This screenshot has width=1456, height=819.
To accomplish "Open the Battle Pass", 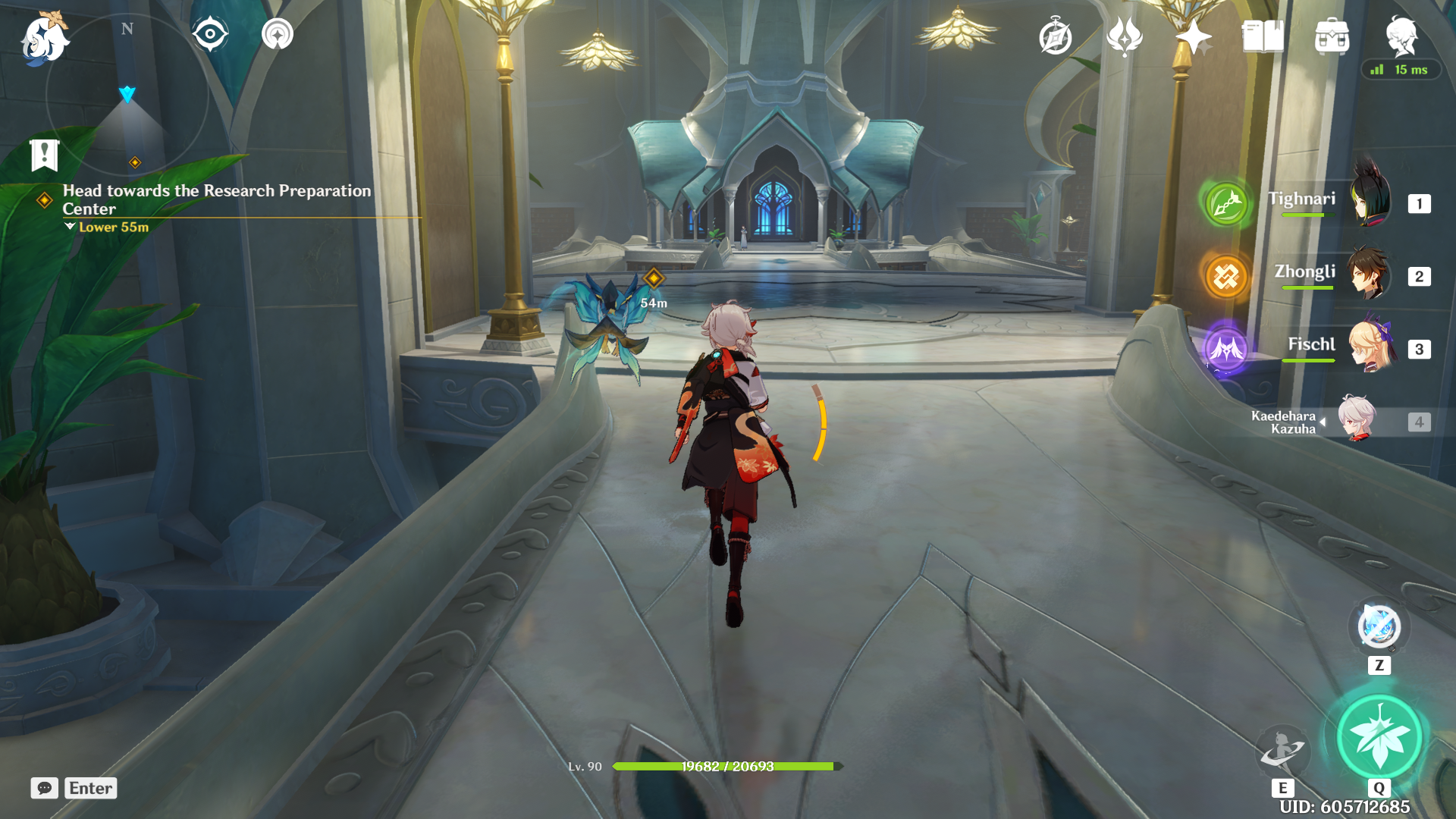I will (1125, 34).
